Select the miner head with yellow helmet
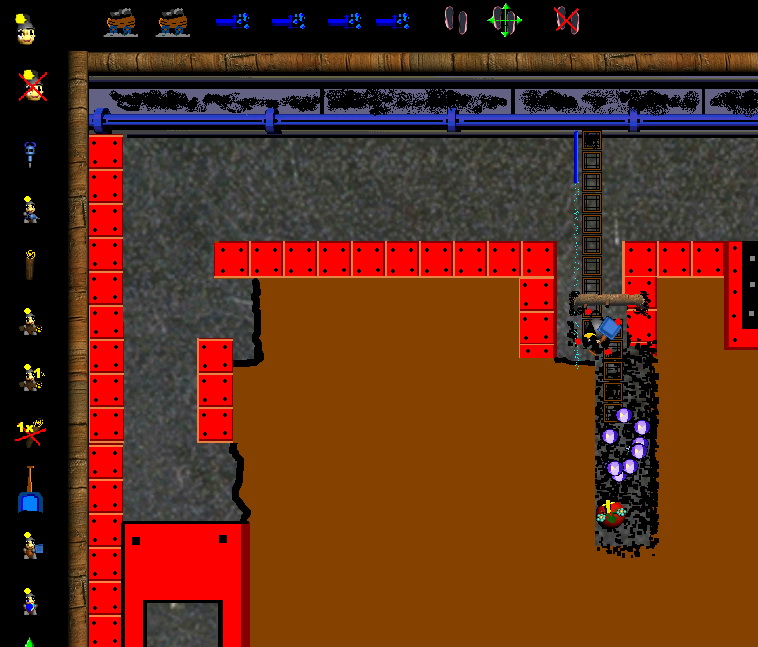The height and width of the screenshot is (647, 758). pyautogui.click(x=26, y=29)
